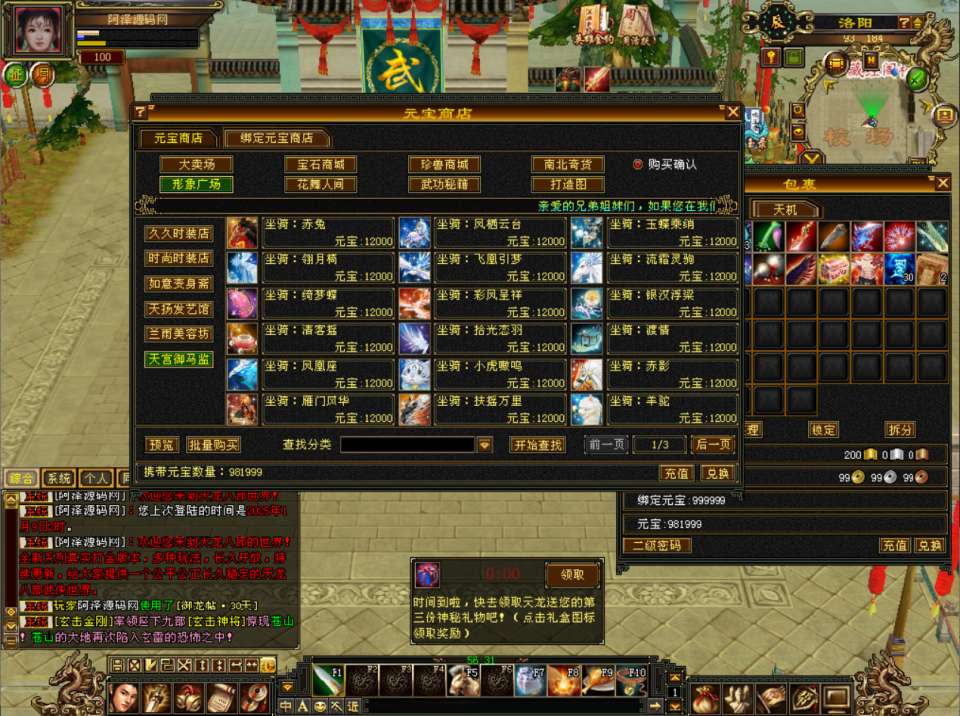Open the 二级密码 button in the bag

657,545
